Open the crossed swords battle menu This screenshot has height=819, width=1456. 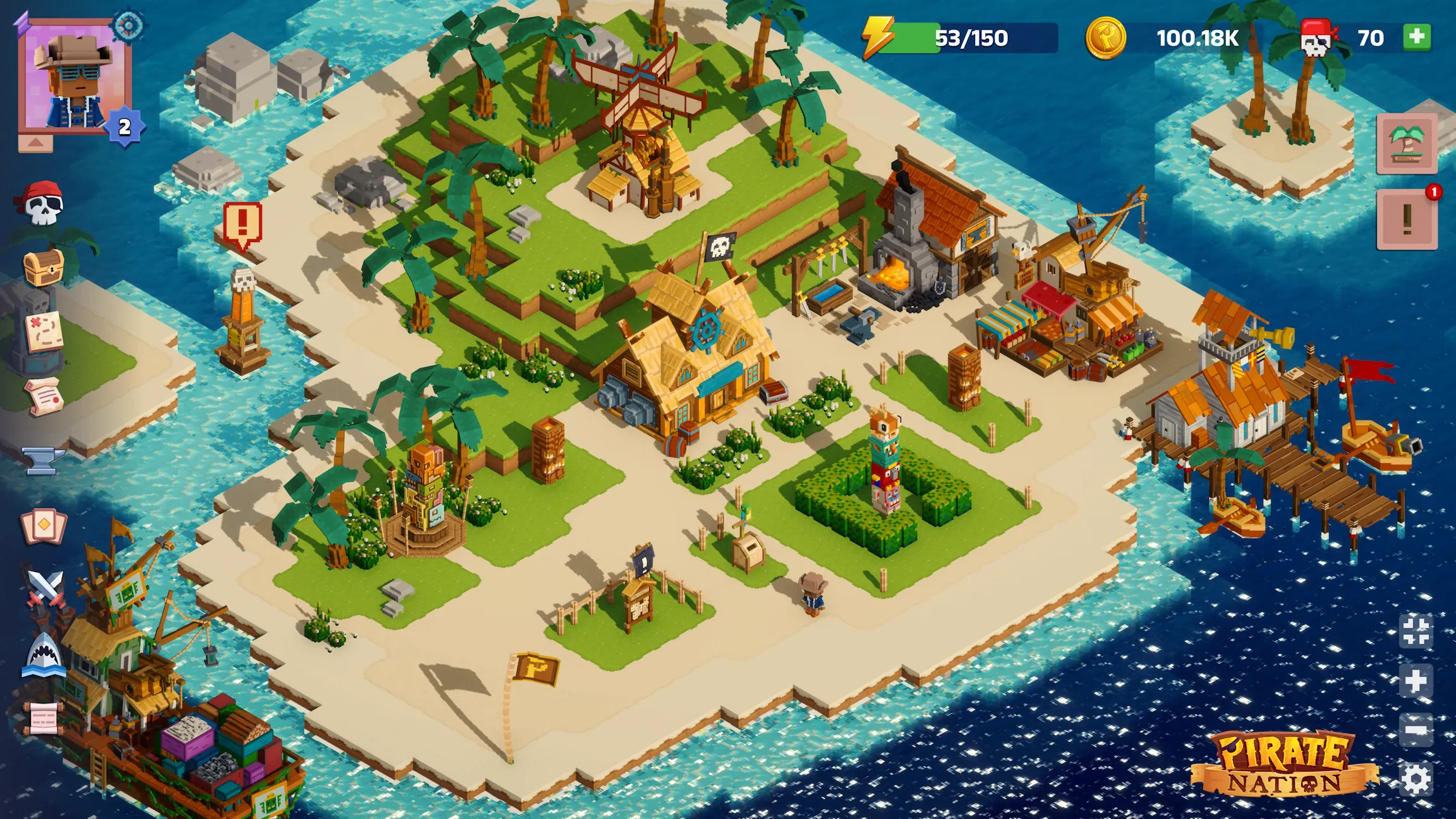(44, 589)
